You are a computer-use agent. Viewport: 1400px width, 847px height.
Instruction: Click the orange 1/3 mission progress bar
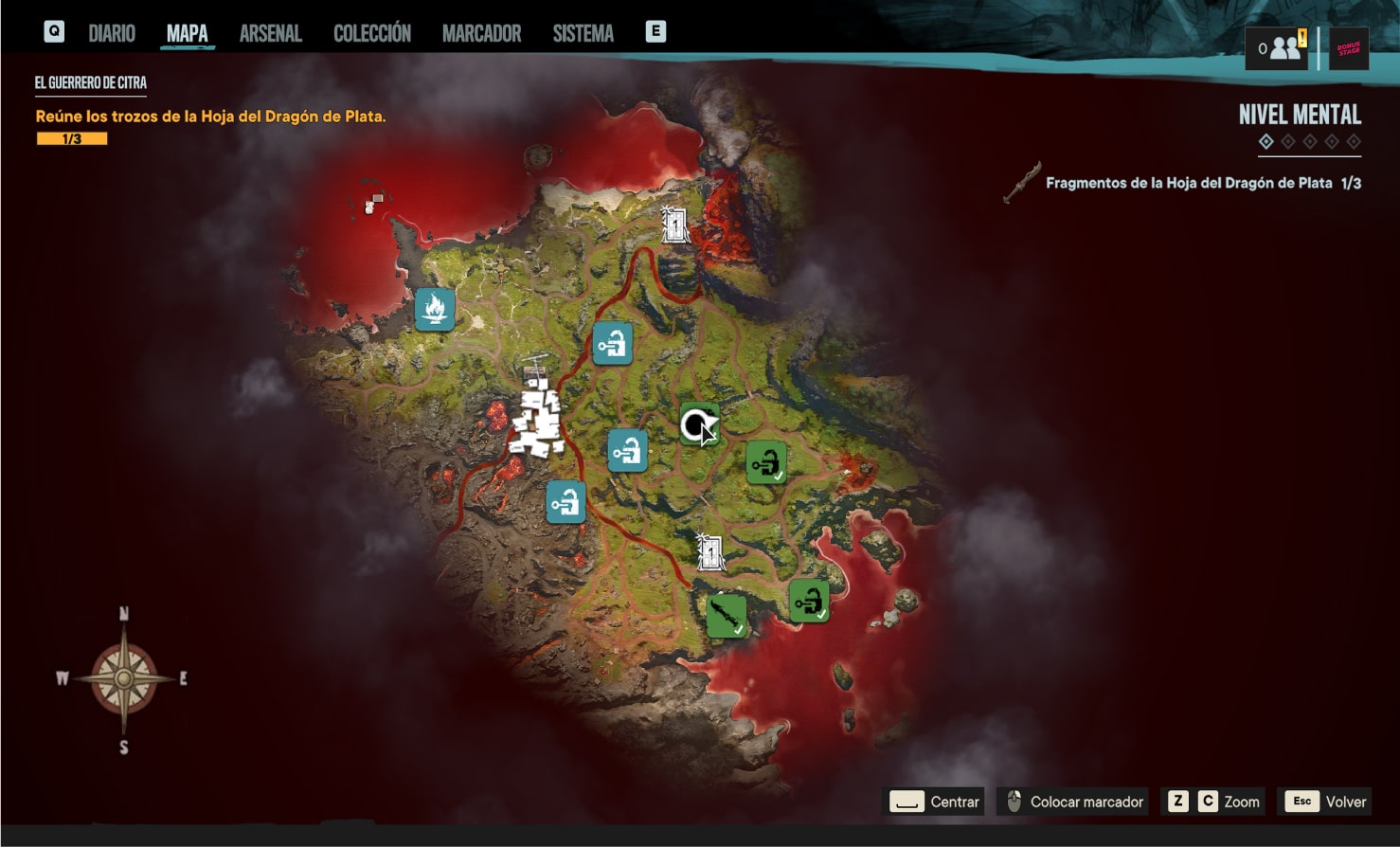(70, 137)
